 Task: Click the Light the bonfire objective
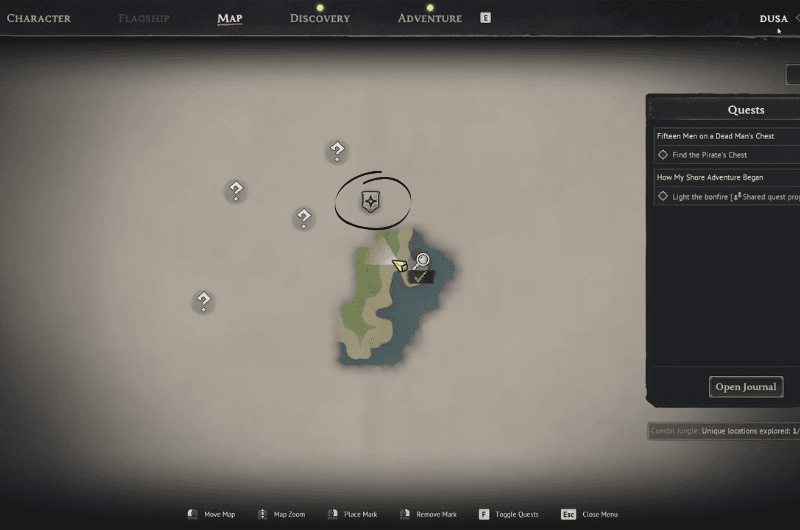click(720, 197)
